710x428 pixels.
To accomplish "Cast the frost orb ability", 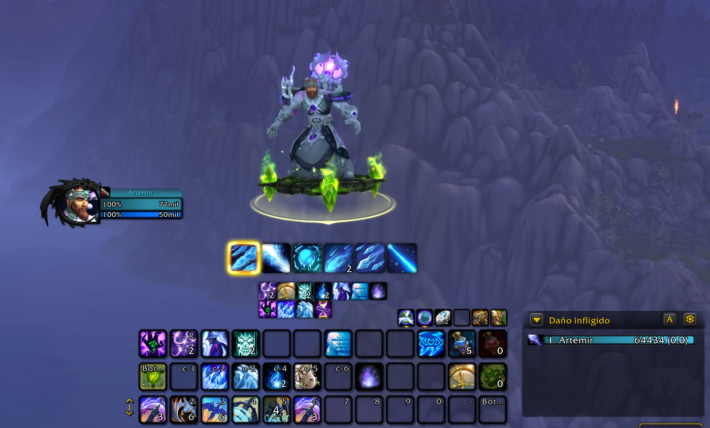I will pyautogui.click(x=307, y=258).
